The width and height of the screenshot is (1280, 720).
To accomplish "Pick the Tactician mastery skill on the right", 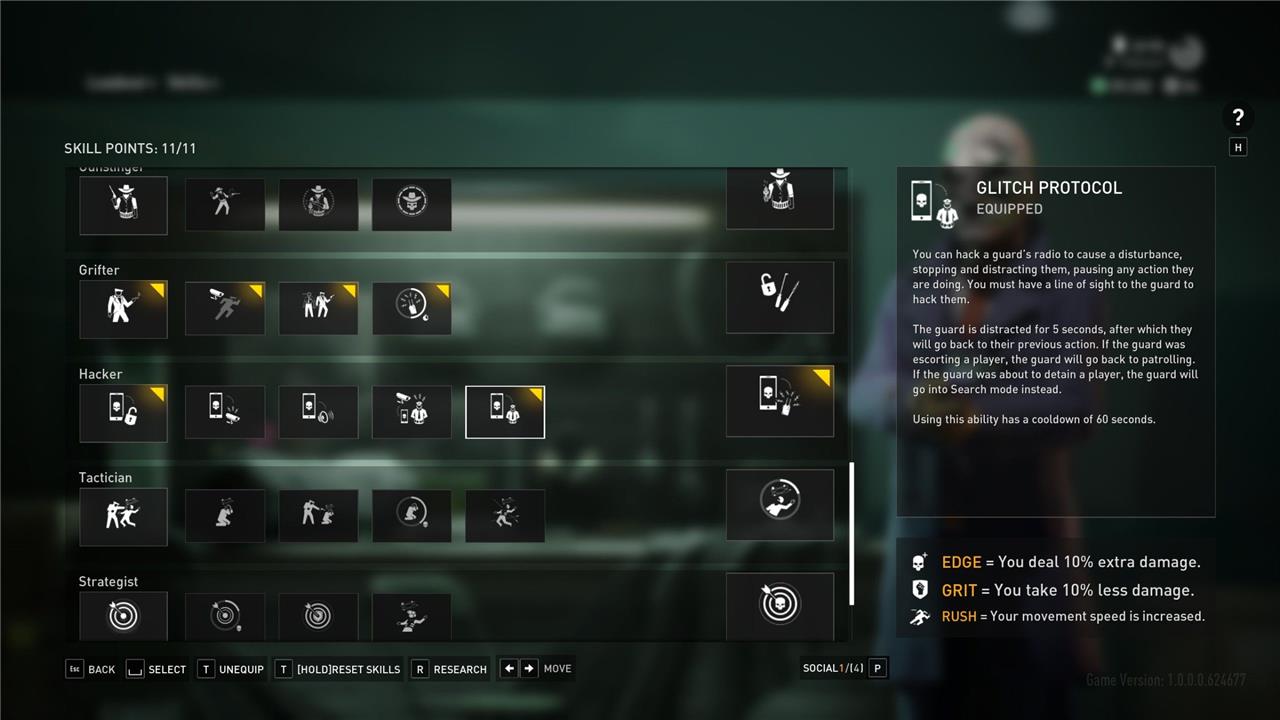I will click(779, 504).
